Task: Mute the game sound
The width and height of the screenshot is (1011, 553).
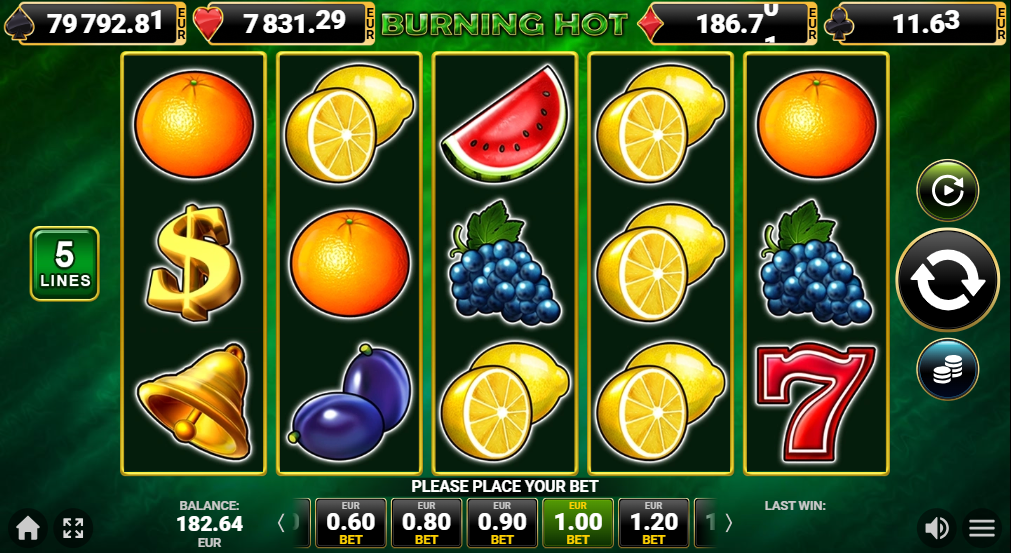Action: point(937,527)
